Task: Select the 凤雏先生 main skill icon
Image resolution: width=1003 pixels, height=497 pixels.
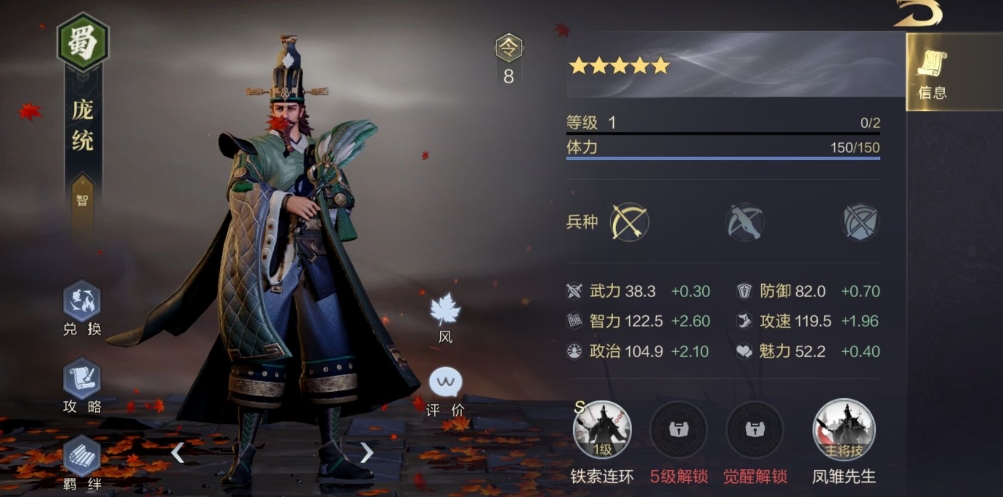Action: (843, 431)
